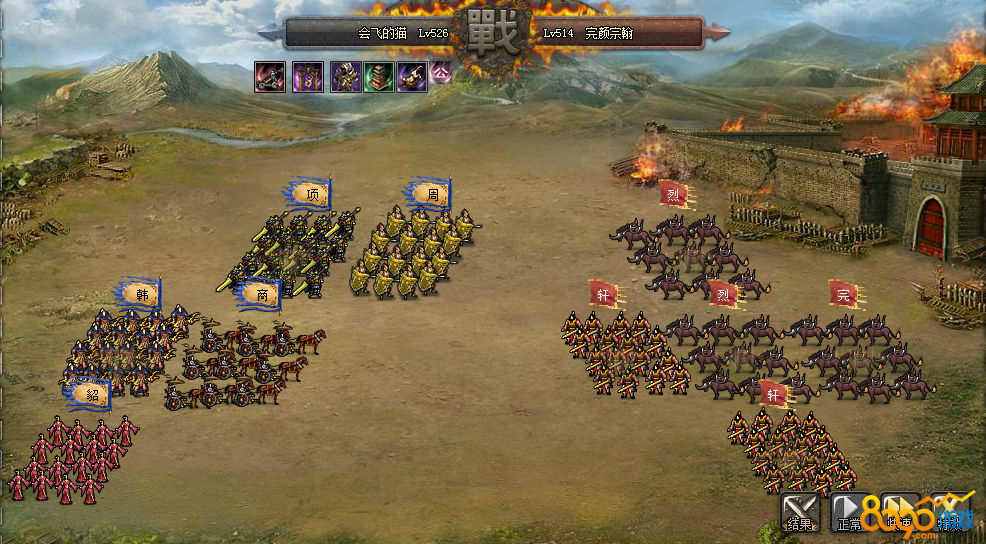Open the 结果 battle result button
The height and width of the screenshot is (544, 986).
pyautogui.click(x=799, y=512)
